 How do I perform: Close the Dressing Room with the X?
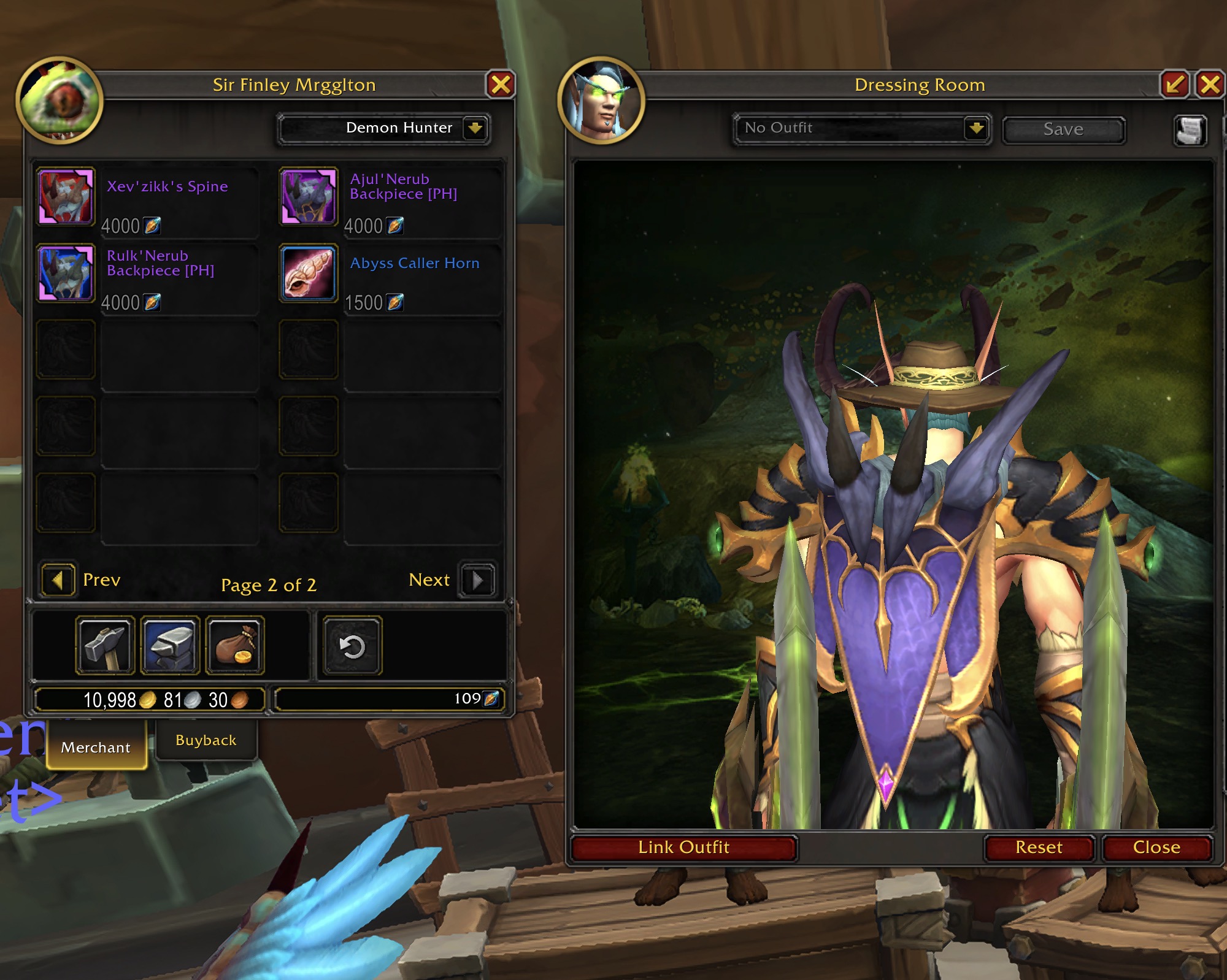point(1210,85)
